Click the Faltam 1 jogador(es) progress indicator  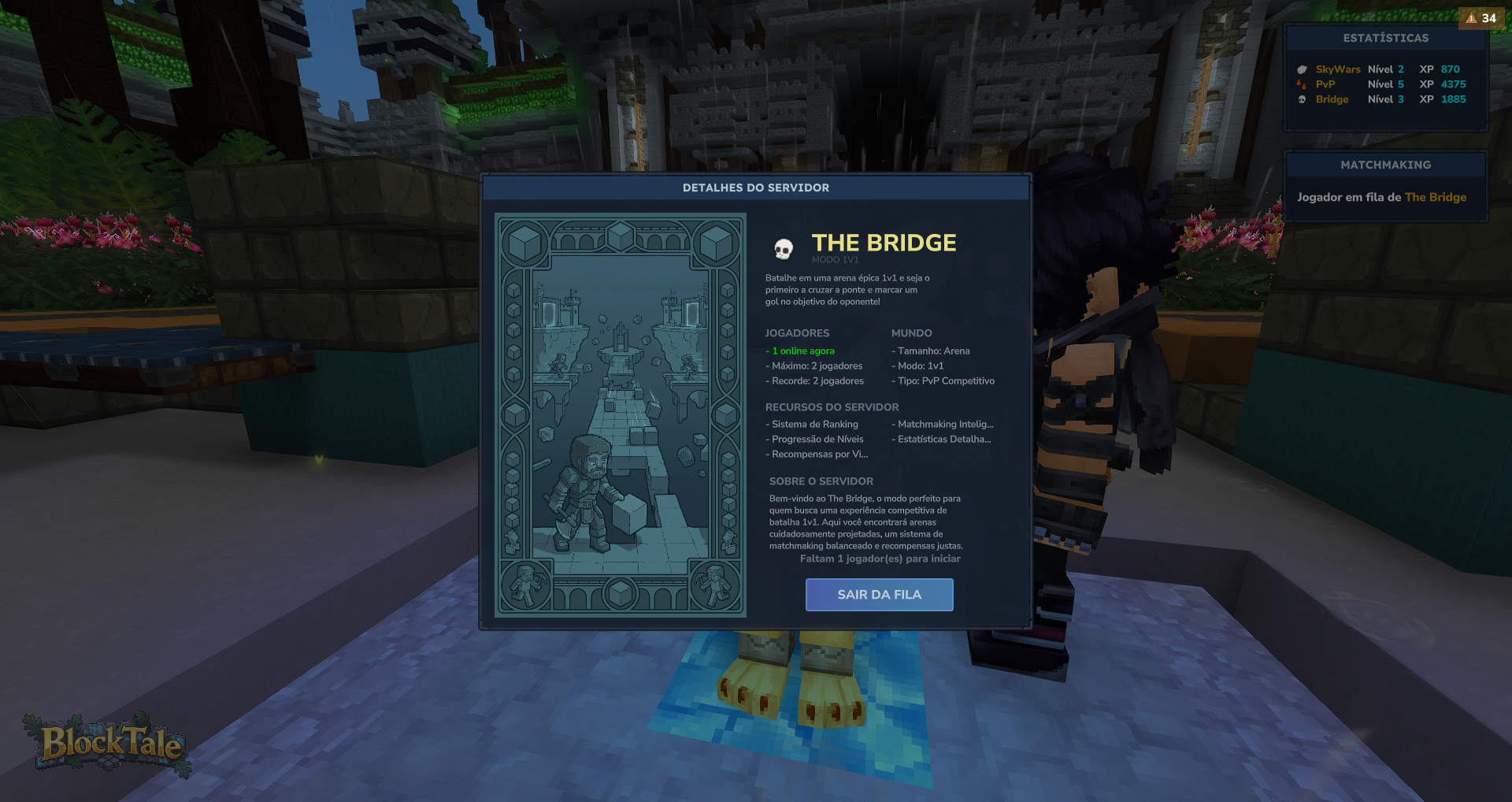click(x=880, y=559)
